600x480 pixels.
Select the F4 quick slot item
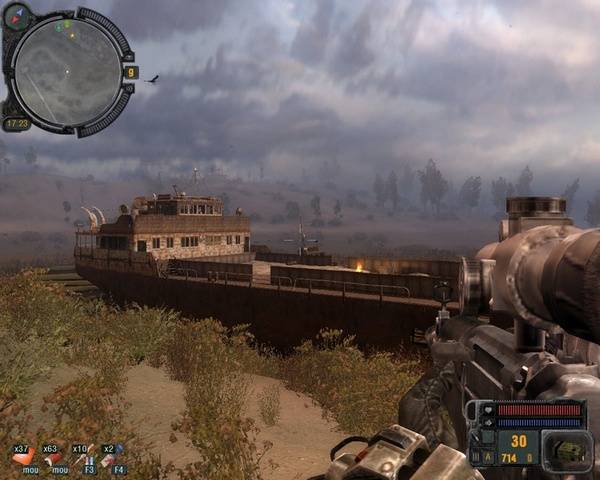click(x=111, y=457)
